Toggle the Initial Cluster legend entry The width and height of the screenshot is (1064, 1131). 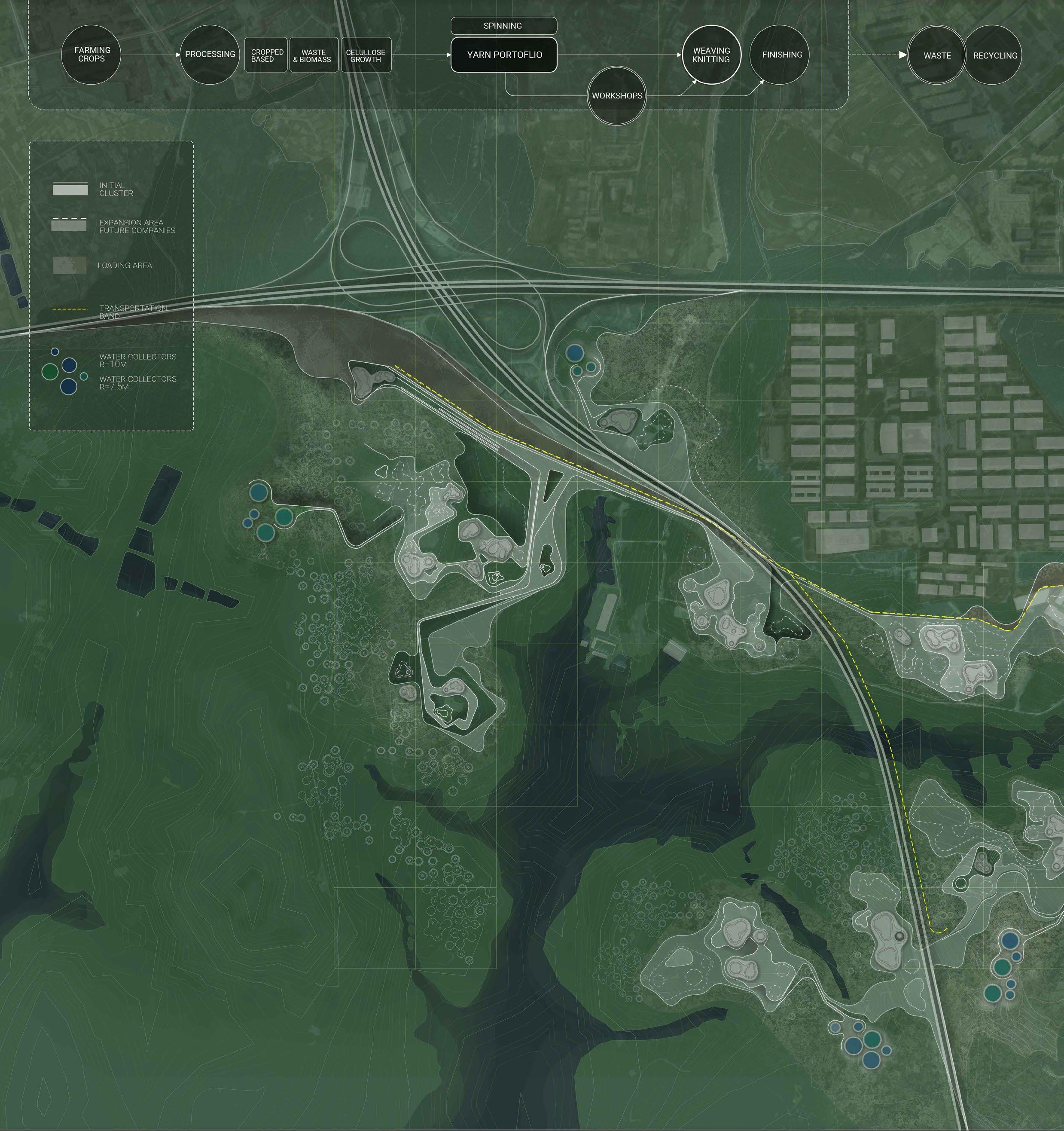pos(116,190)
